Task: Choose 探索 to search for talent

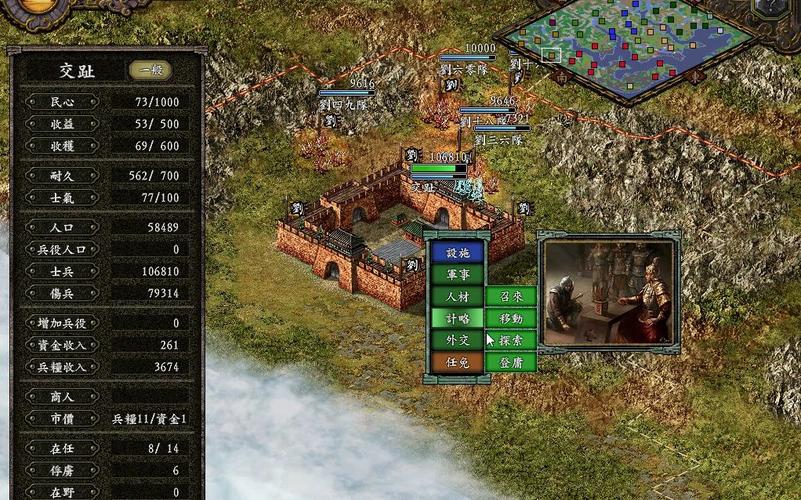Action: (x=511, y=340)
